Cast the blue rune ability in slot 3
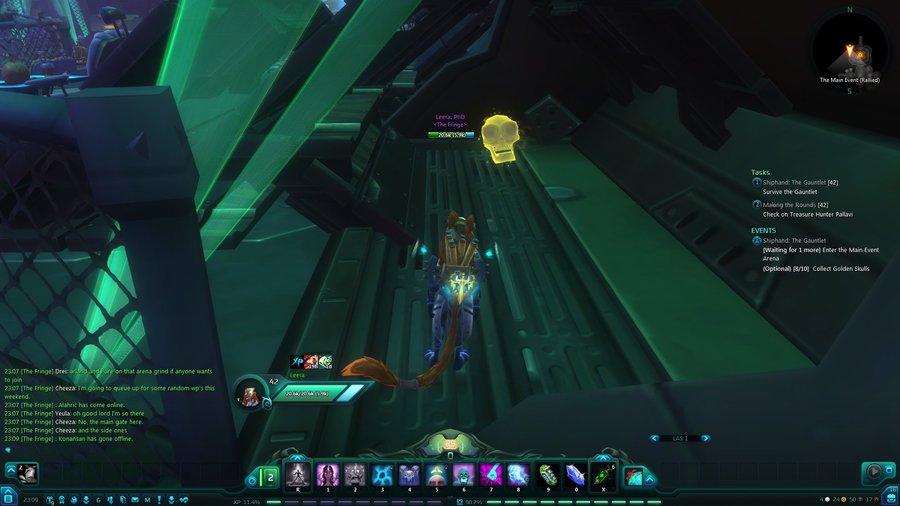This screenshot has width=900, height=506. tap(381, 474)
